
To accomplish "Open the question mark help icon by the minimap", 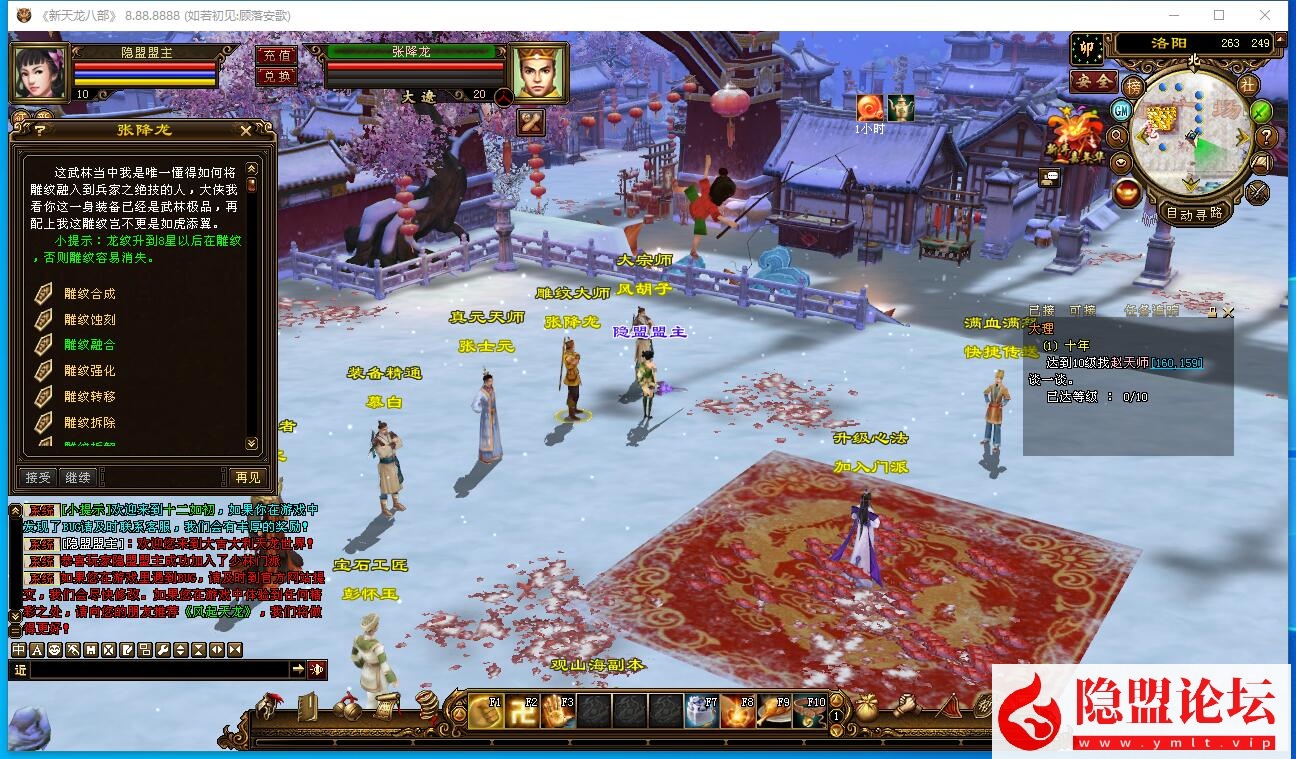I will pyautogui.click(x=1266, y=137).
